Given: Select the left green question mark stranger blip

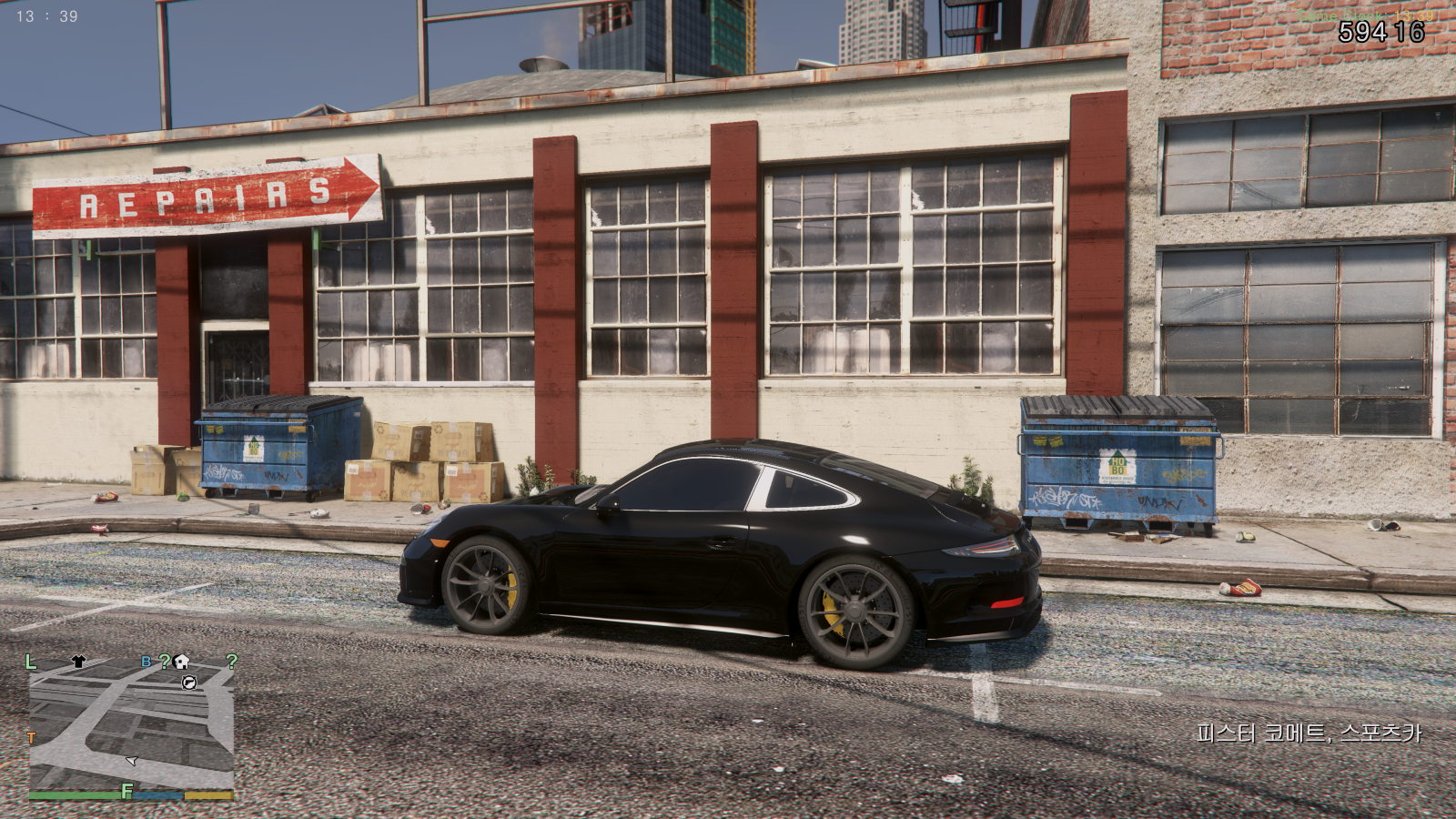Looking at the screenshot, I should click(x=165, y=662).
